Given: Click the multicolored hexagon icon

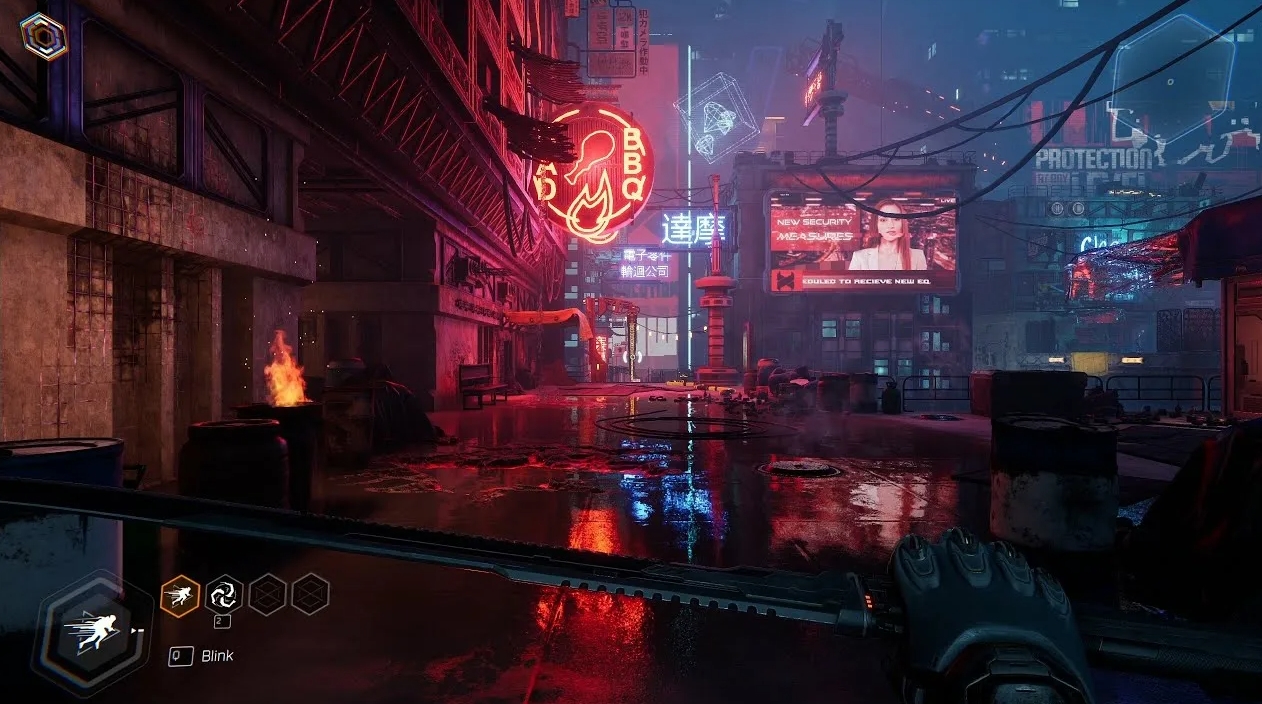Looking at the screenshot, I should [x=43, y=37].
